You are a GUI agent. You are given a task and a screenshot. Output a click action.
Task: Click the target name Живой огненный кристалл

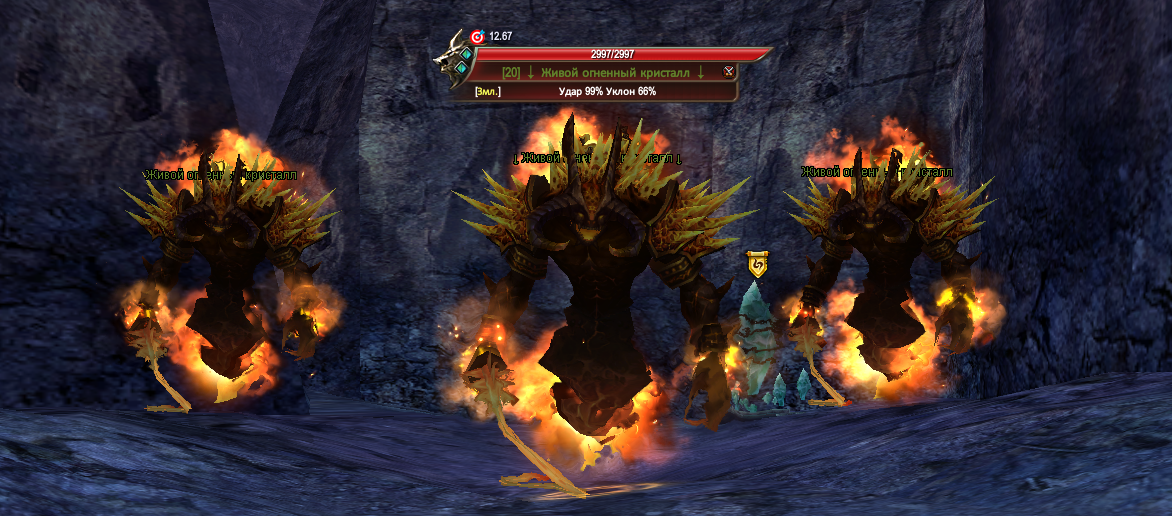click(x=616, y=72)
